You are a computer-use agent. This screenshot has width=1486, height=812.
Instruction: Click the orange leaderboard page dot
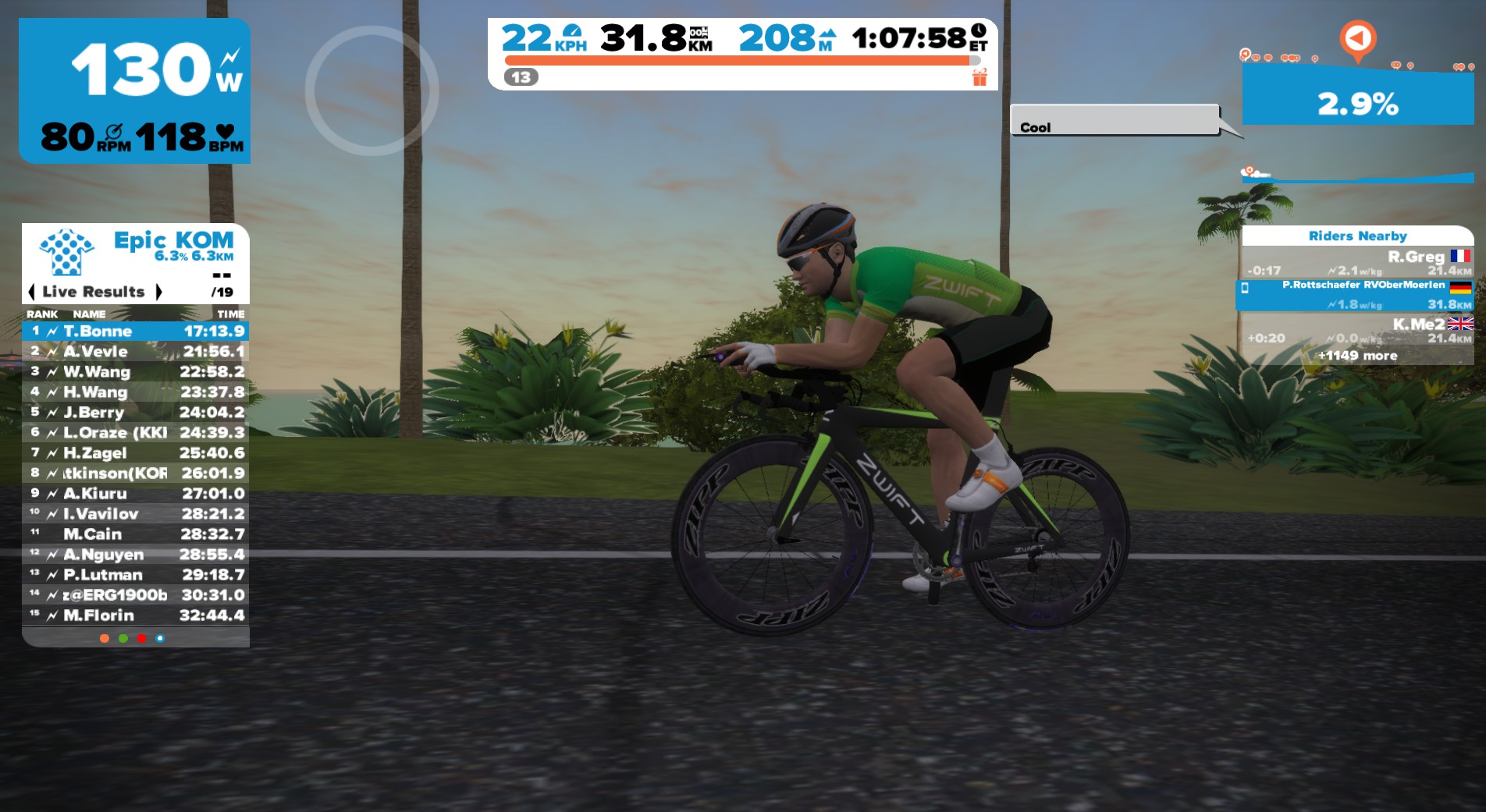click(105, 638)
